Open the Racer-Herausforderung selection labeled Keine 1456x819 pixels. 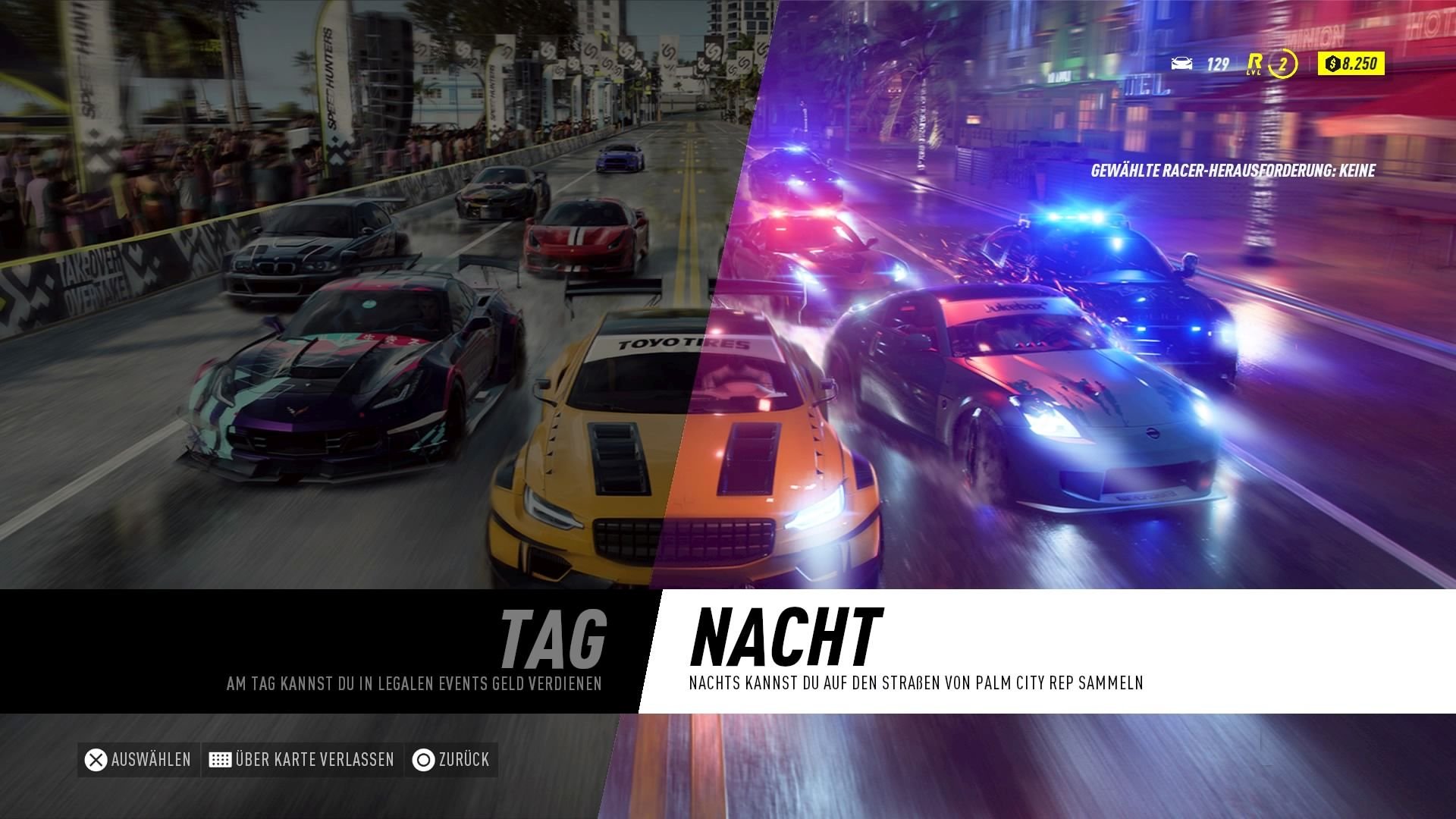pos(1232,171)
